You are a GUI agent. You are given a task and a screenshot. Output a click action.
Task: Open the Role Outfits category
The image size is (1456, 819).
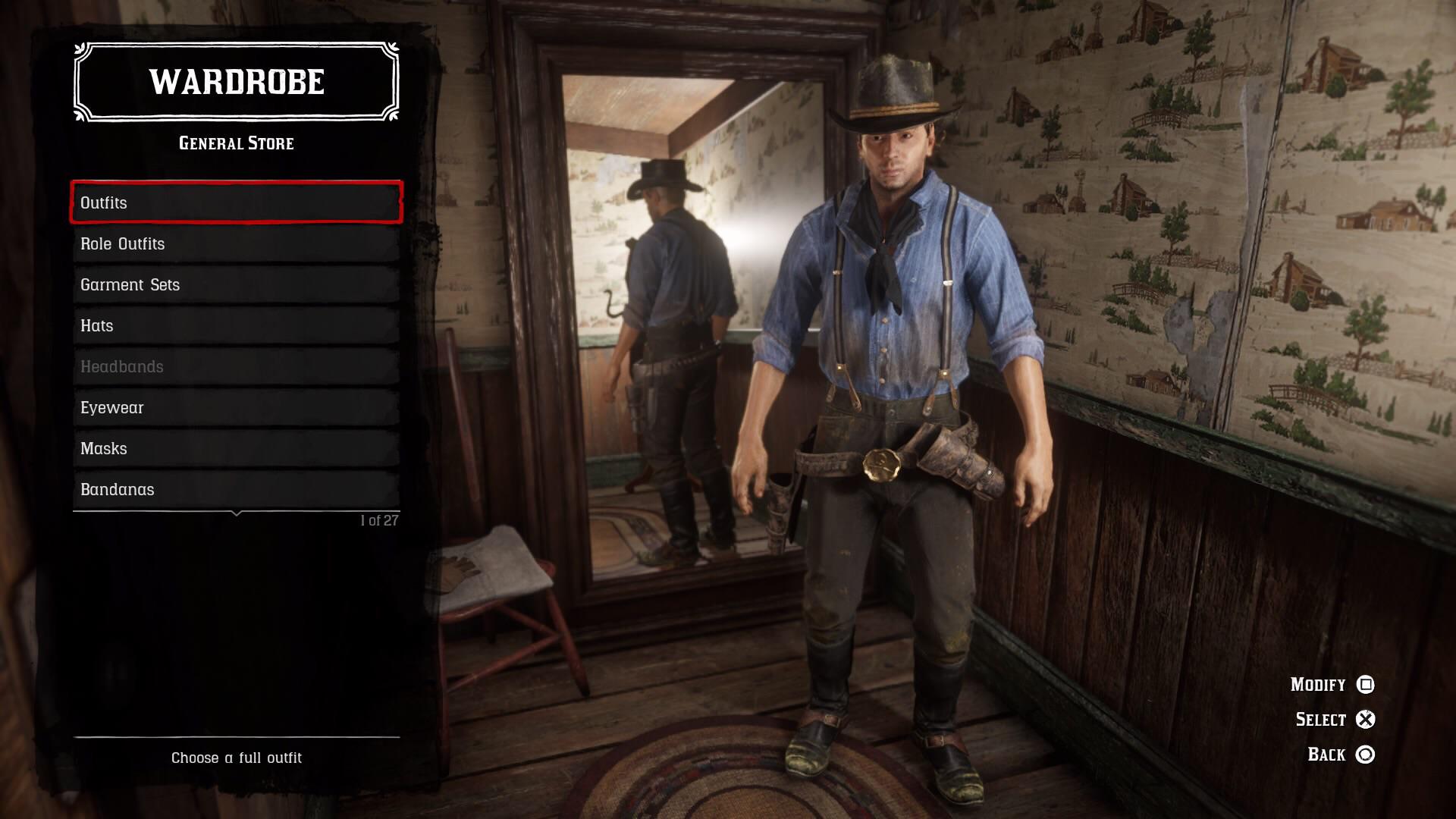[x=235, y=243]
